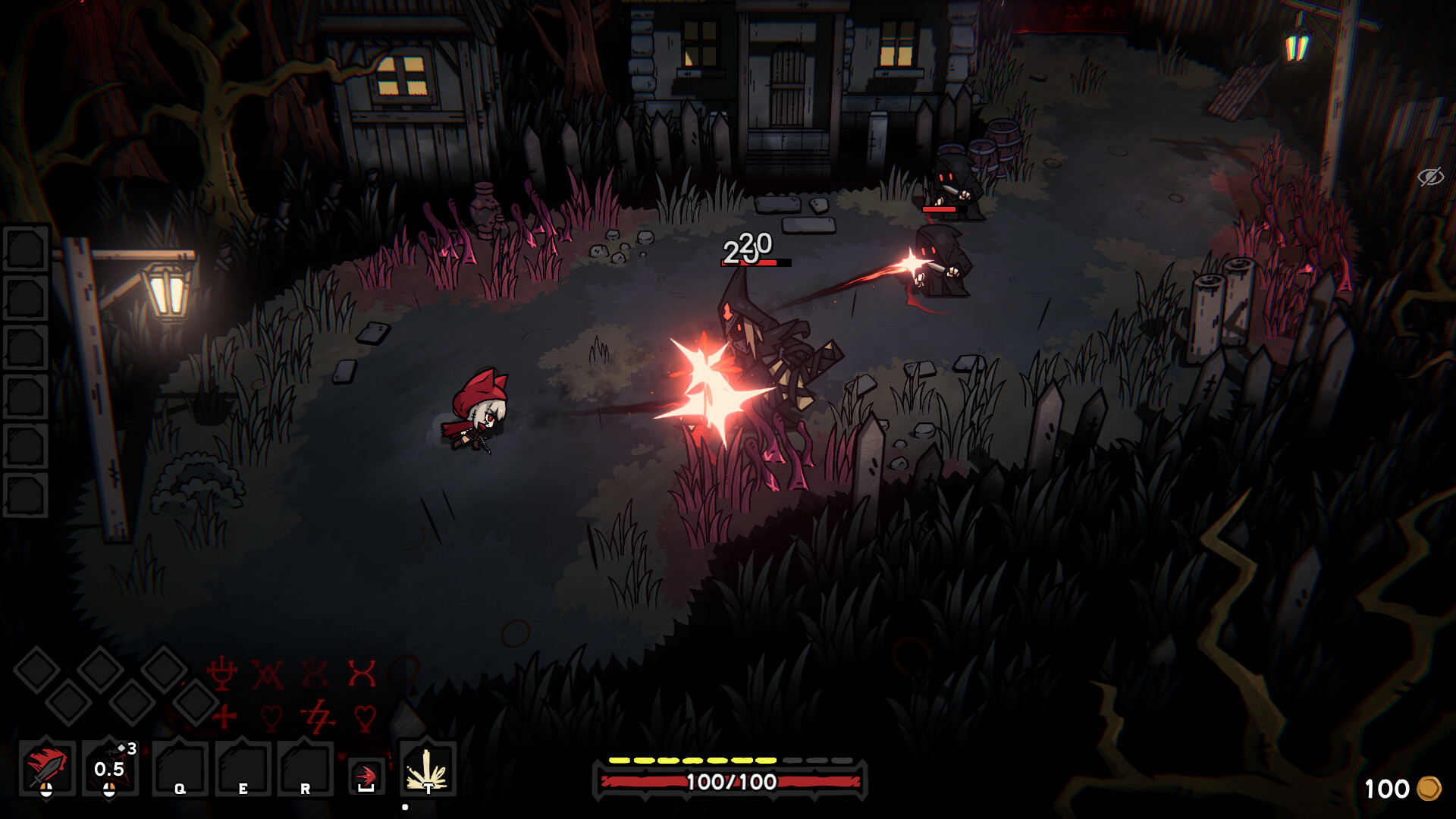Click the empty E ability slot

click(x=243, y=767)
